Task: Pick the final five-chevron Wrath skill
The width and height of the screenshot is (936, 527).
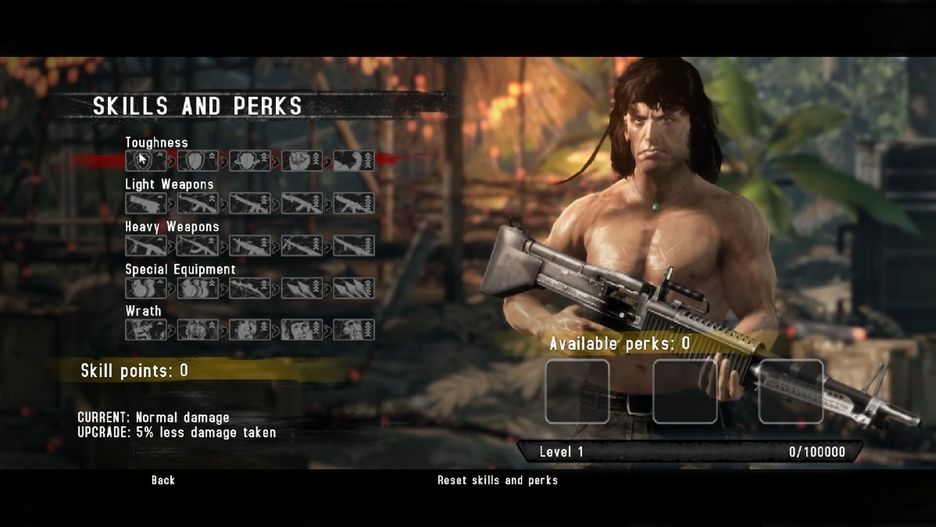Action: pos(353,330)
